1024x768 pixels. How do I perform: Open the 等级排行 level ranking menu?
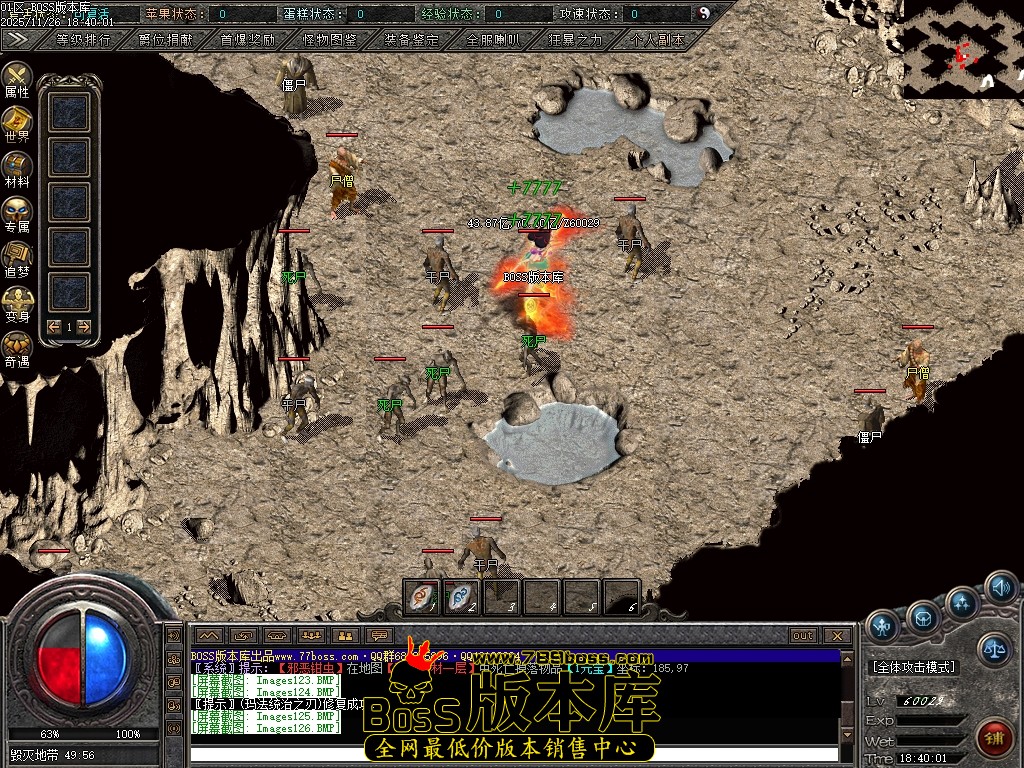tap(83, 41)
